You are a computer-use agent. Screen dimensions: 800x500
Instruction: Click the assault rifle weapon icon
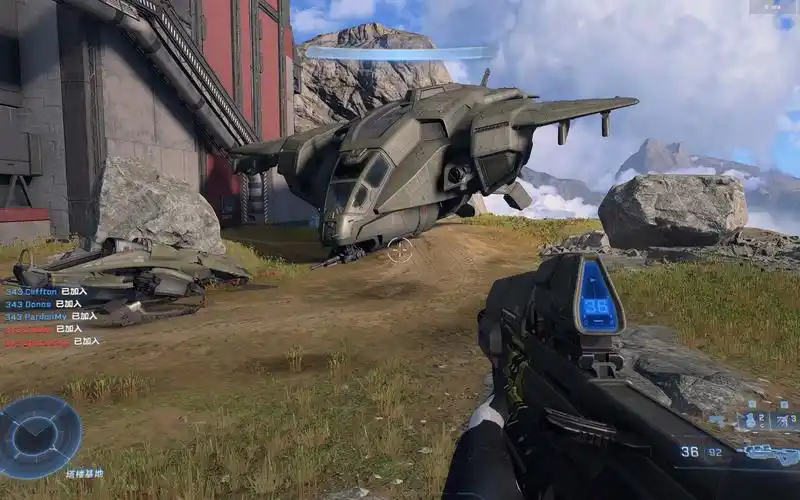pyautogui.click(x=771, y=454)
